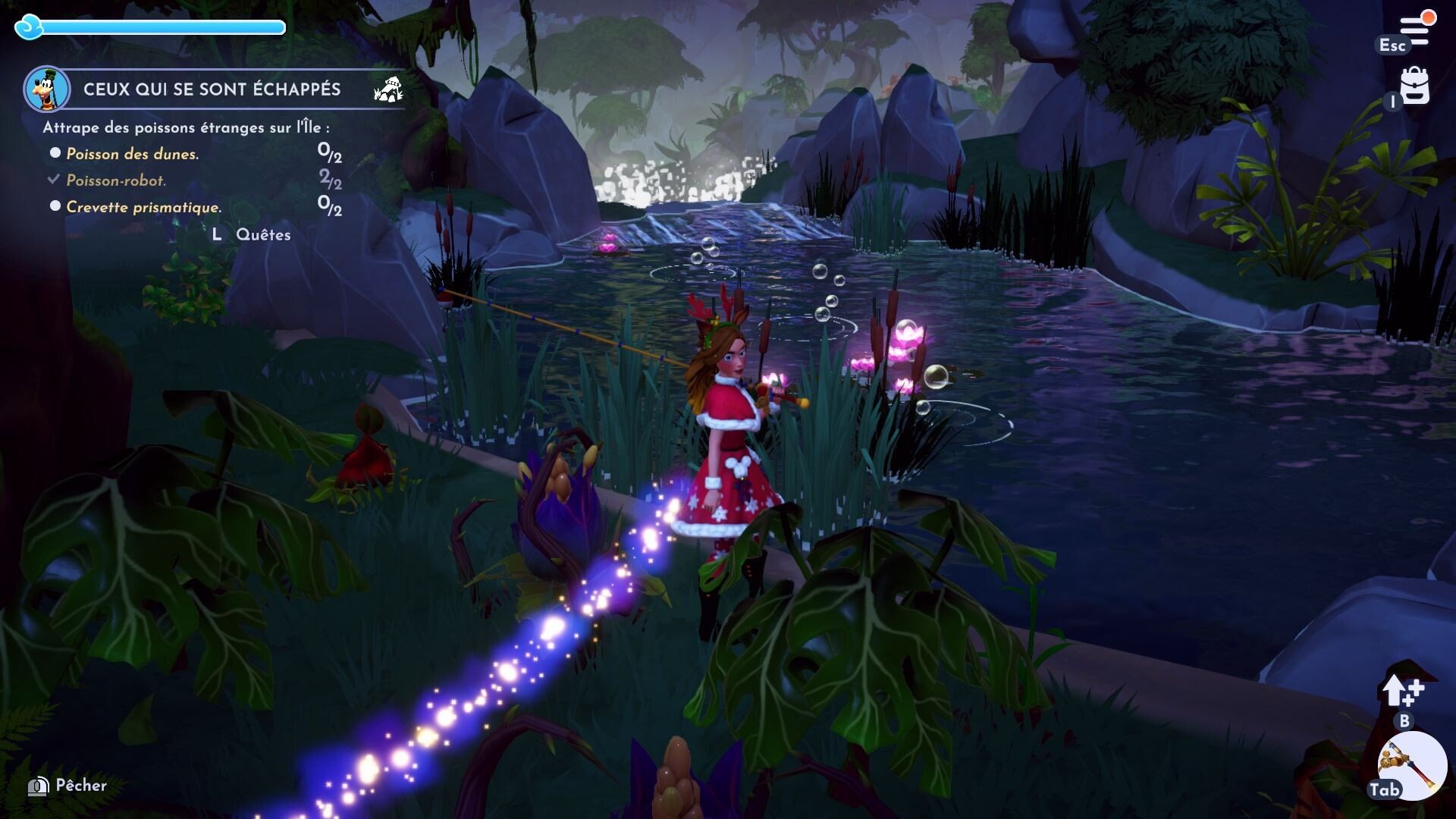Open the outfit upgrade arrow icon
Screen dimensions: 1456x819
coord(1402,690)
